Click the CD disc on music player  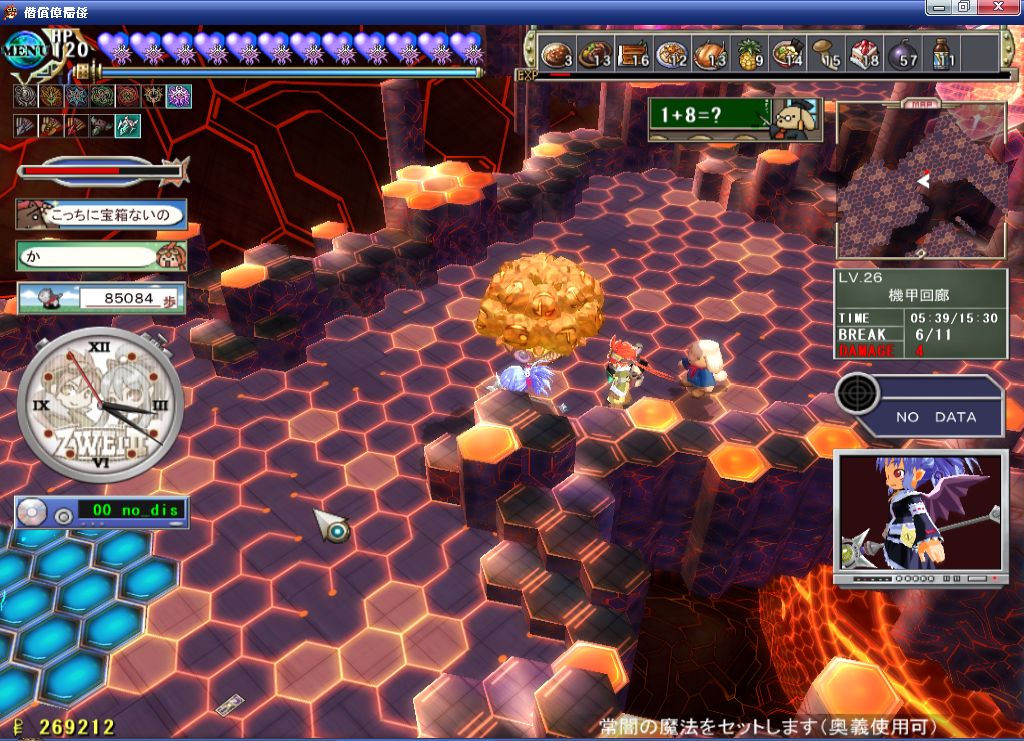(x=35, y=513)
